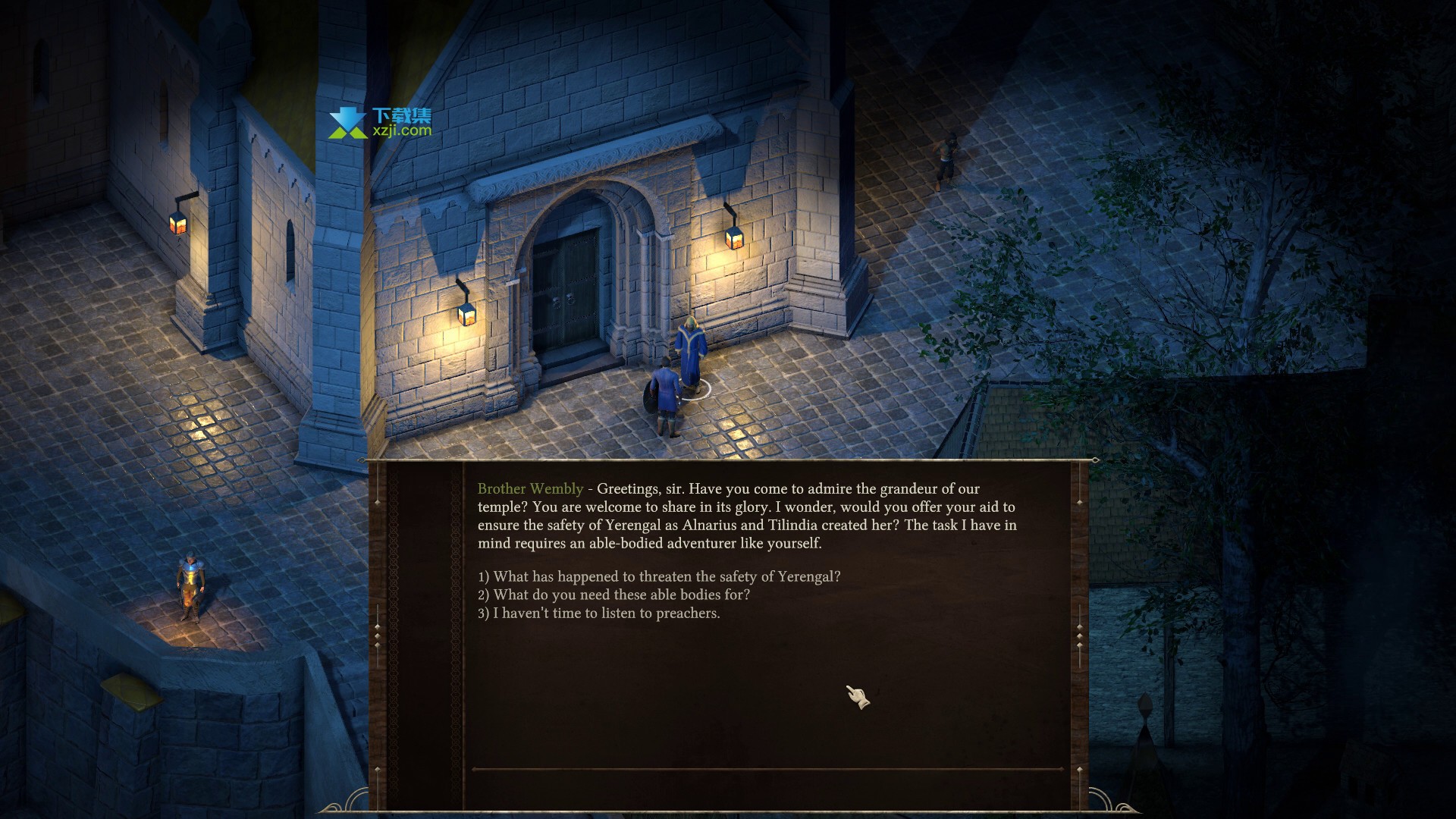Choose the reply asking about able bodies
Viewport: 1456px width, 819px height.
click(x=613, y=595)
